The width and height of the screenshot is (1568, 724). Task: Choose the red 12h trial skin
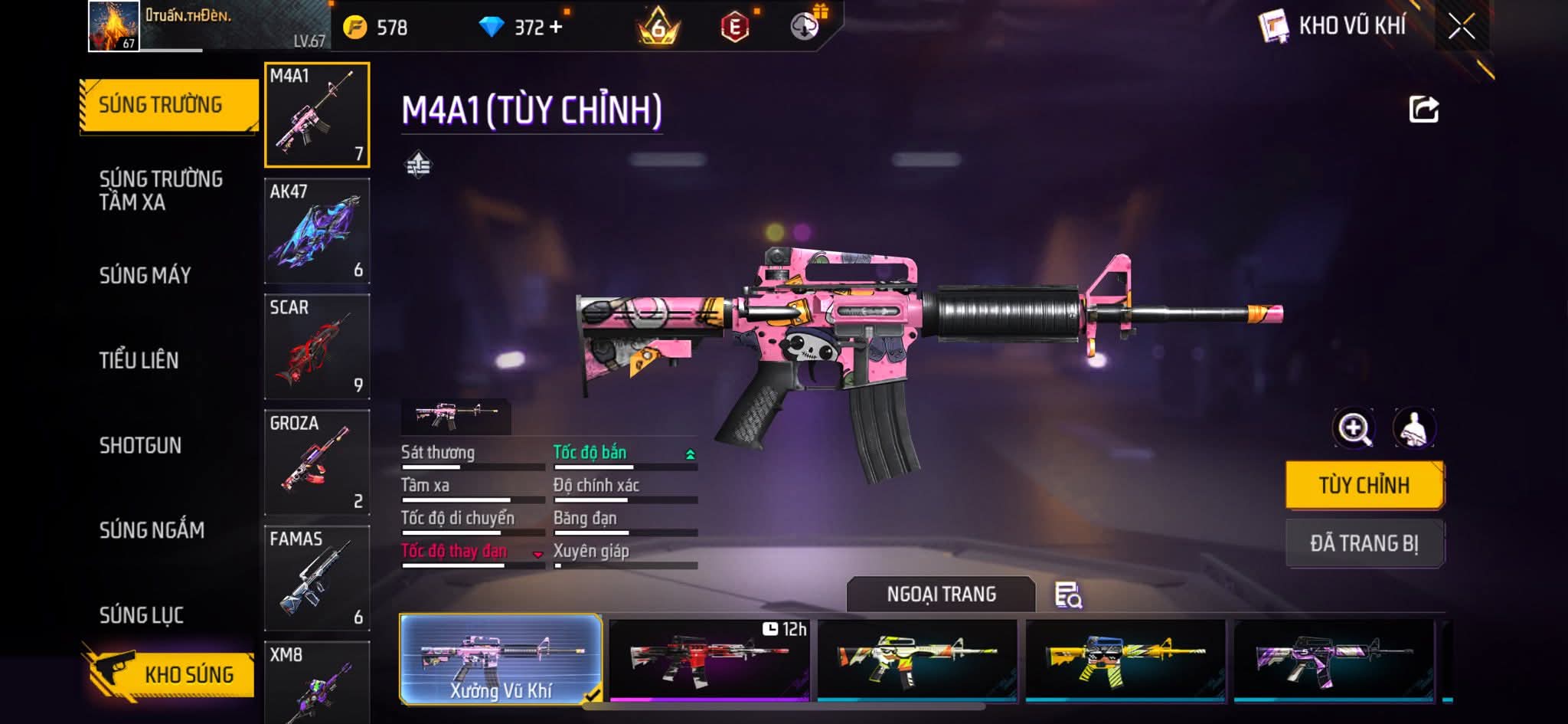click(709, 659)
